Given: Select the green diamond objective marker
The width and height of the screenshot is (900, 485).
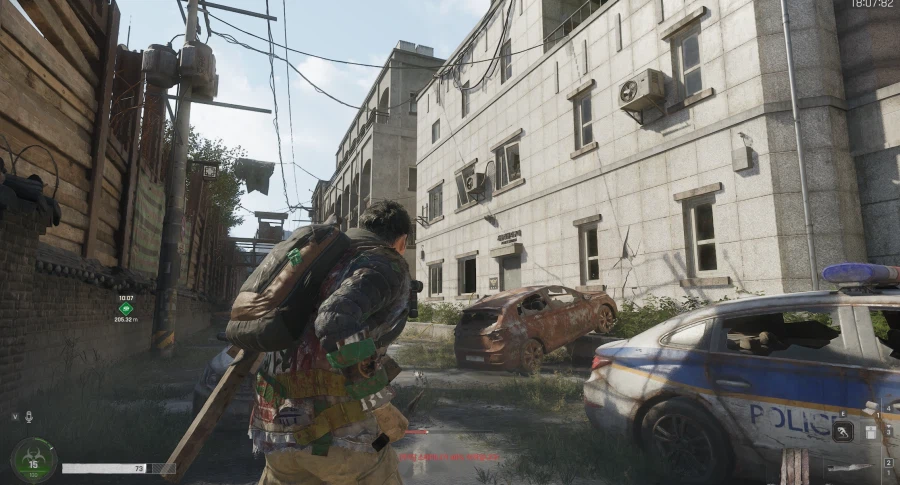Looking at the screenshot, I should [125, 309].
